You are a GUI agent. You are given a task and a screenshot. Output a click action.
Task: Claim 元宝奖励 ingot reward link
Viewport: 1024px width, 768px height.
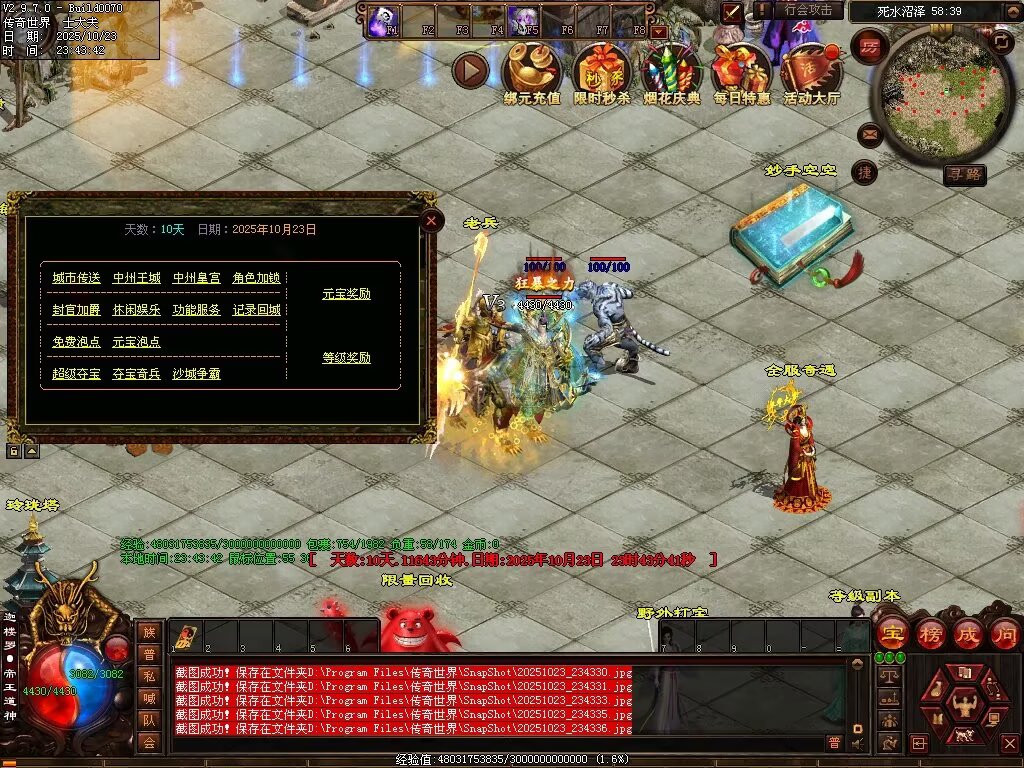pyautogui.click(x=346, y=294)
